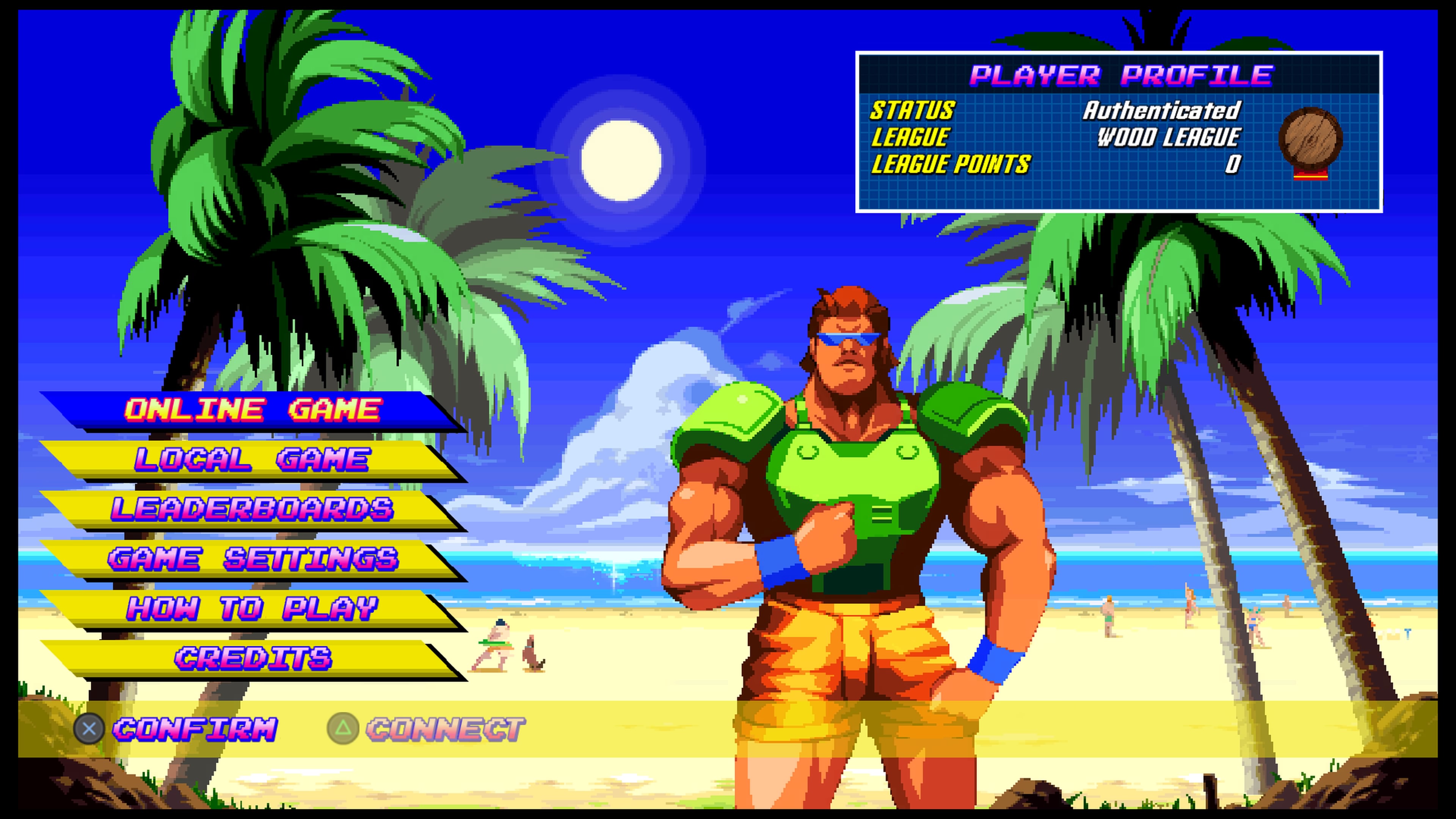View the Credits
This screenshot has width=1456, height=819.
tap(252, 658)
